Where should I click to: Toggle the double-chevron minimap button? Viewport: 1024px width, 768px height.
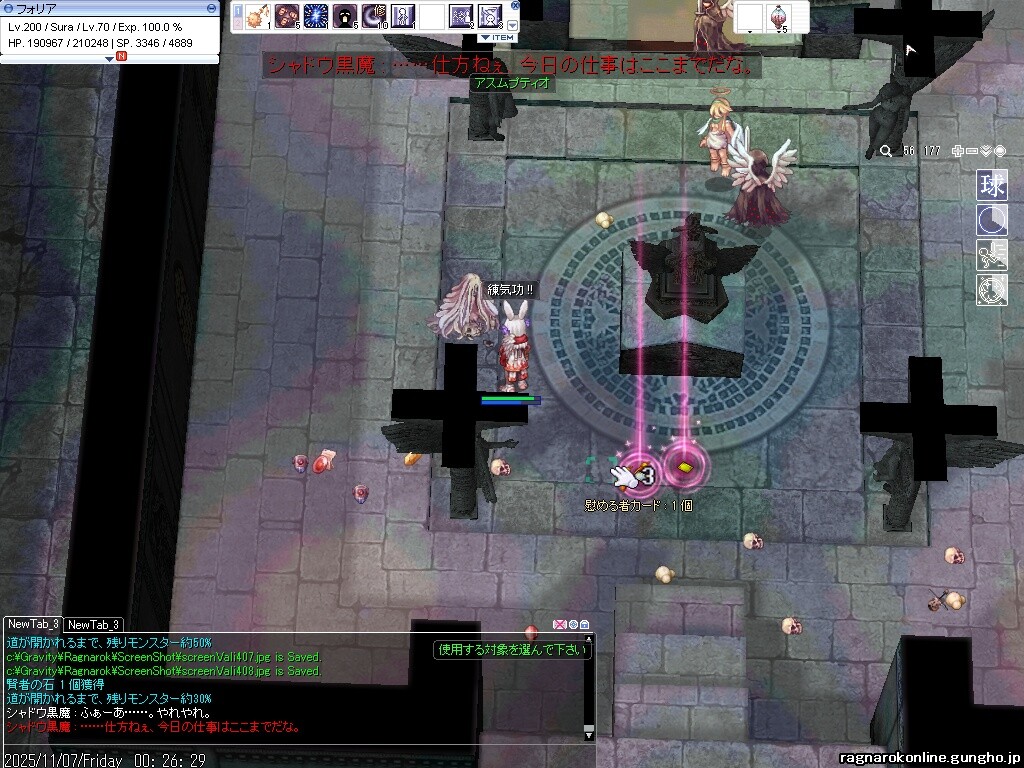986,151
